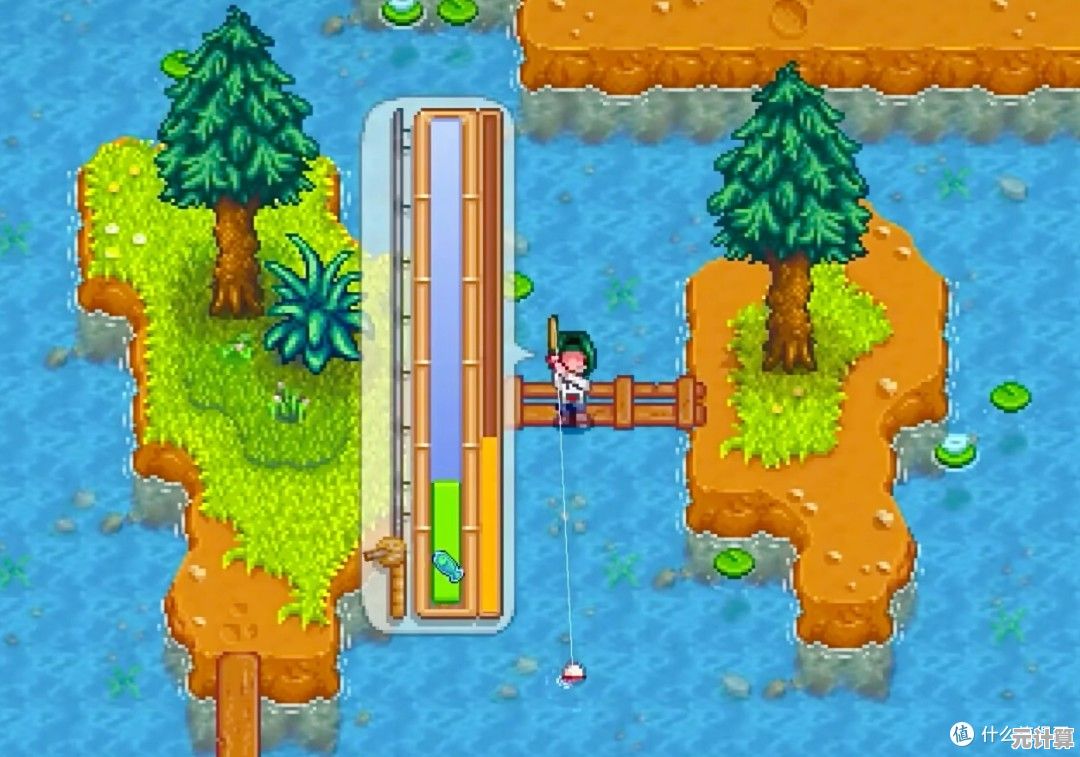Click the fish icon in the fishing bar
The height and width of the screenshot is (757, 1080).
pos(446,567)
